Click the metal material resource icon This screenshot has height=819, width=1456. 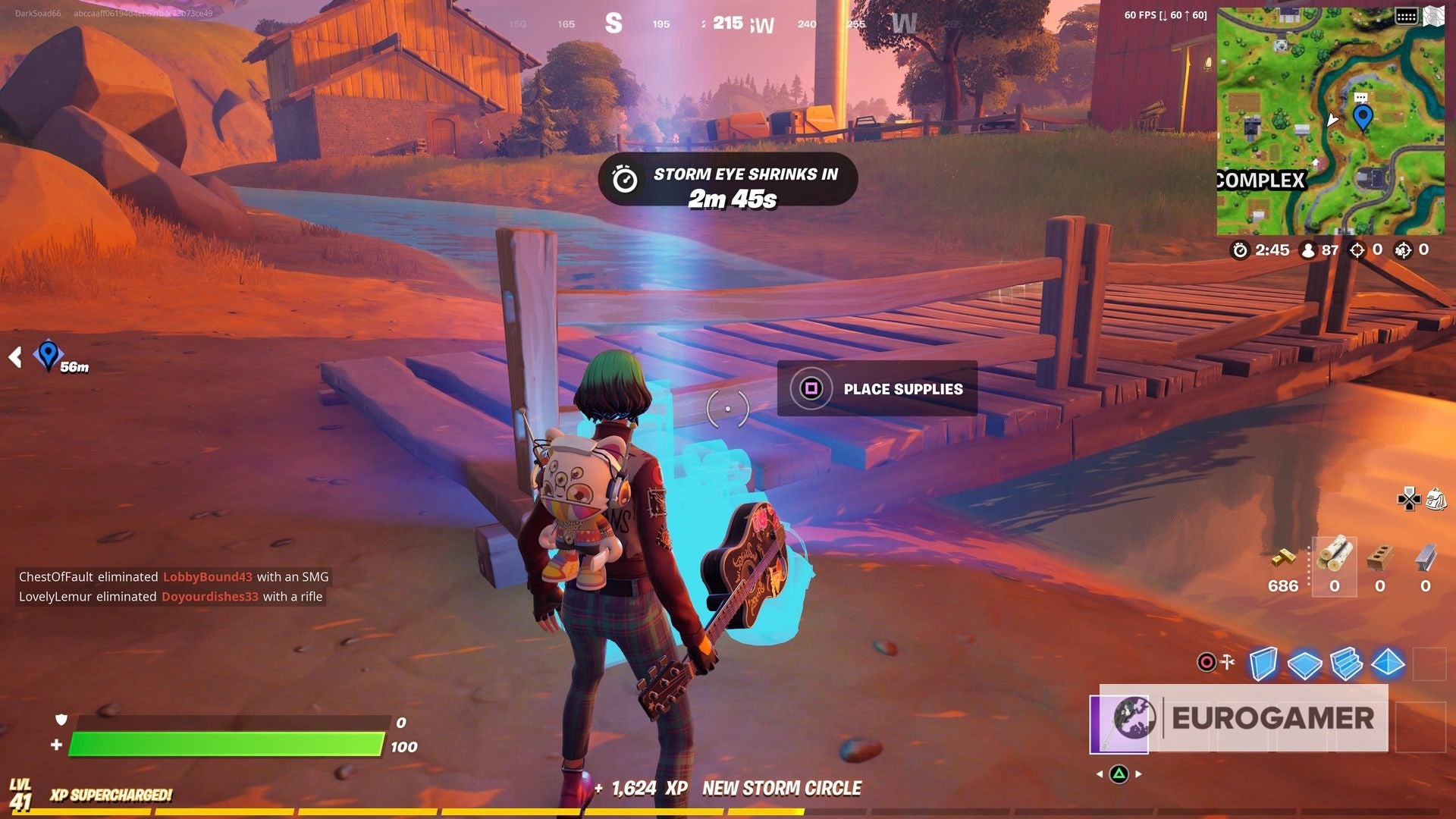pyautogui.click(x=1423, y=557)
